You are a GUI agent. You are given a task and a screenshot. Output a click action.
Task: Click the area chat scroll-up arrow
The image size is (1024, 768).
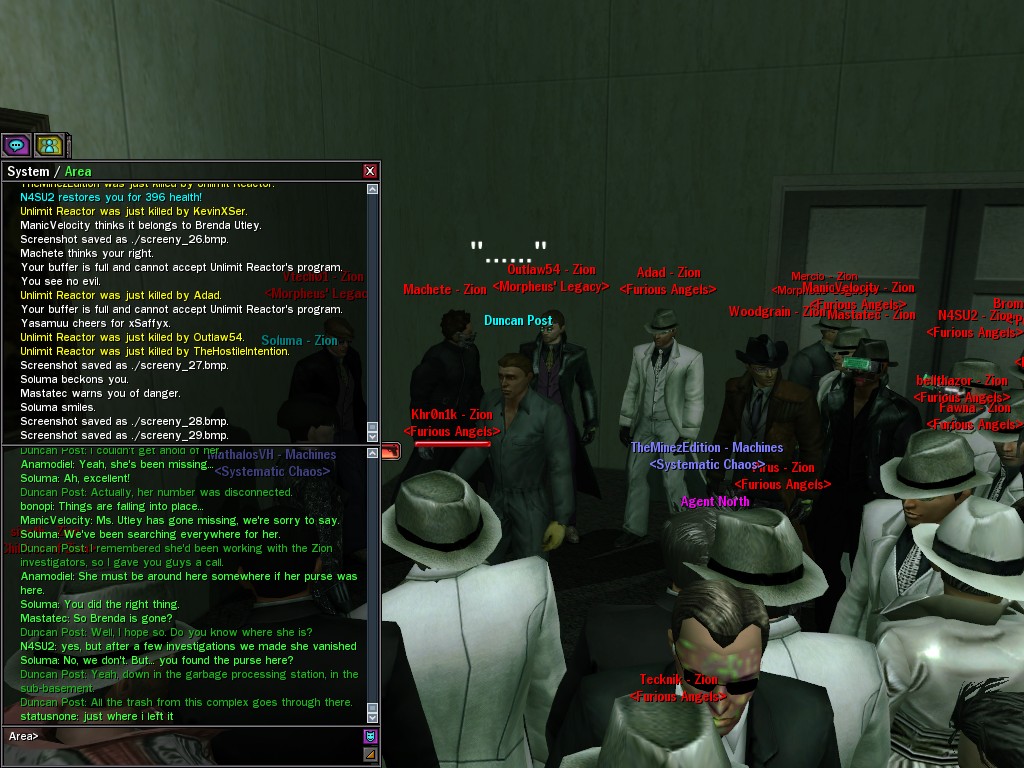(x=373, y=454)
